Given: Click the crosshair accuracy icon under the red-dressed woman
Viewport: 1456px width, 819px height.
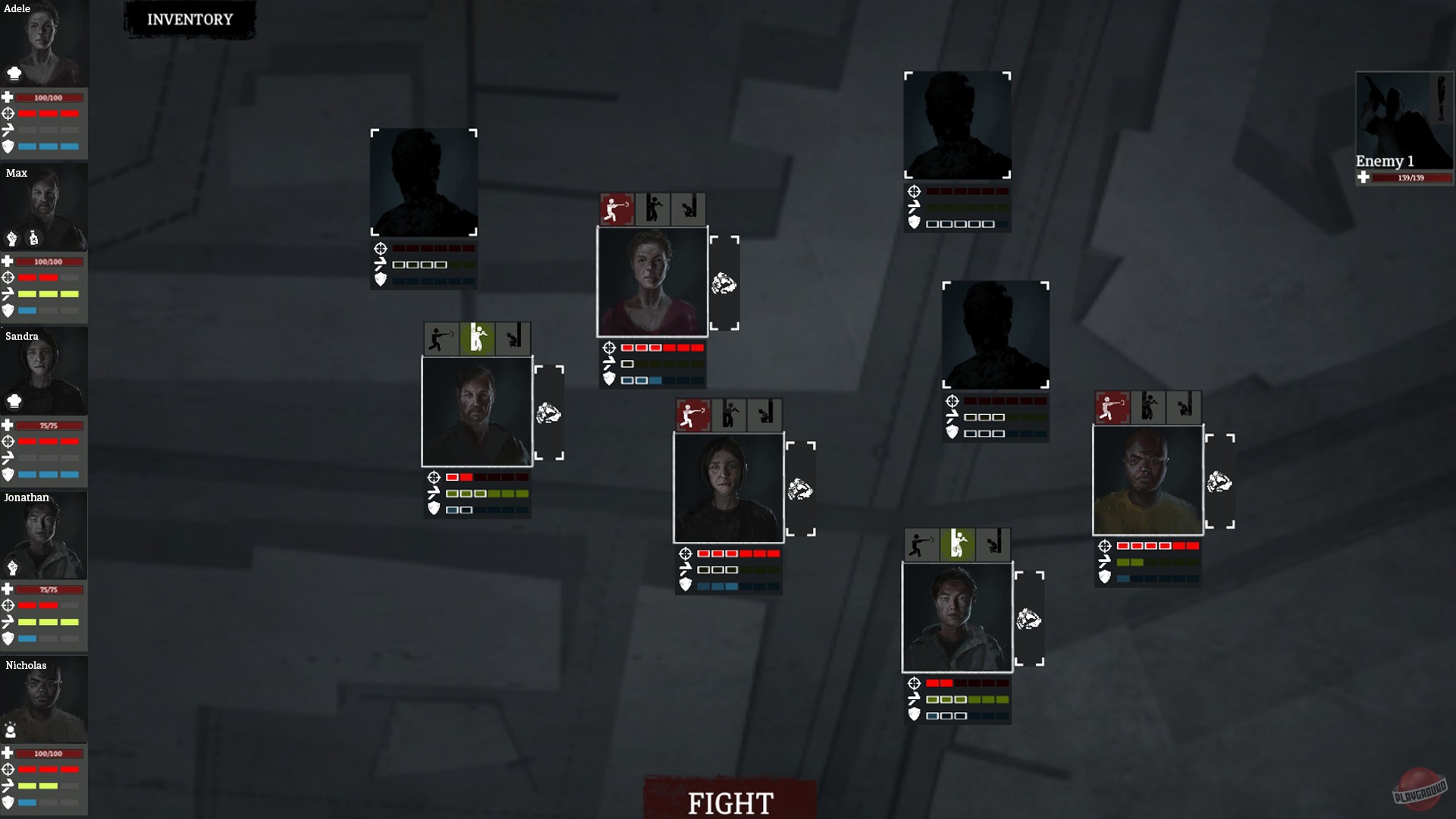Looking at the screenshot, I should [608, 348].
